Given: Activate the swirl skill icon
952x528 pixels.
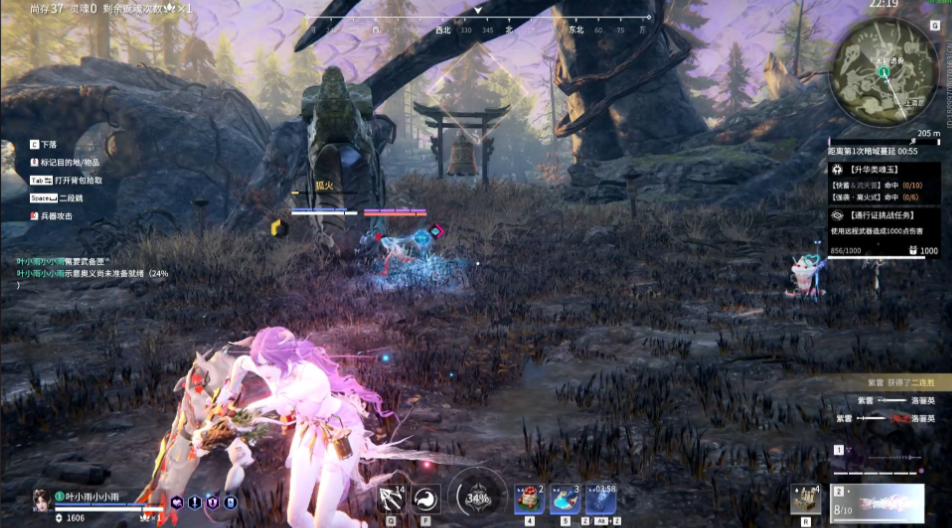Looking at the screenshot, I should coord(424,497).
